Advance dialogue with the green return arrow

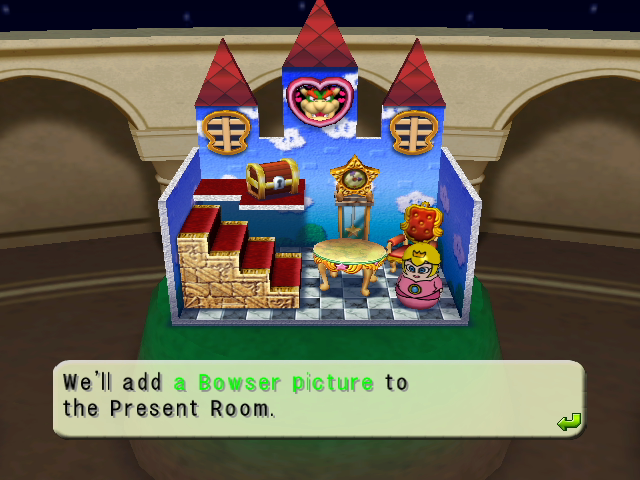tap(569, 423)
